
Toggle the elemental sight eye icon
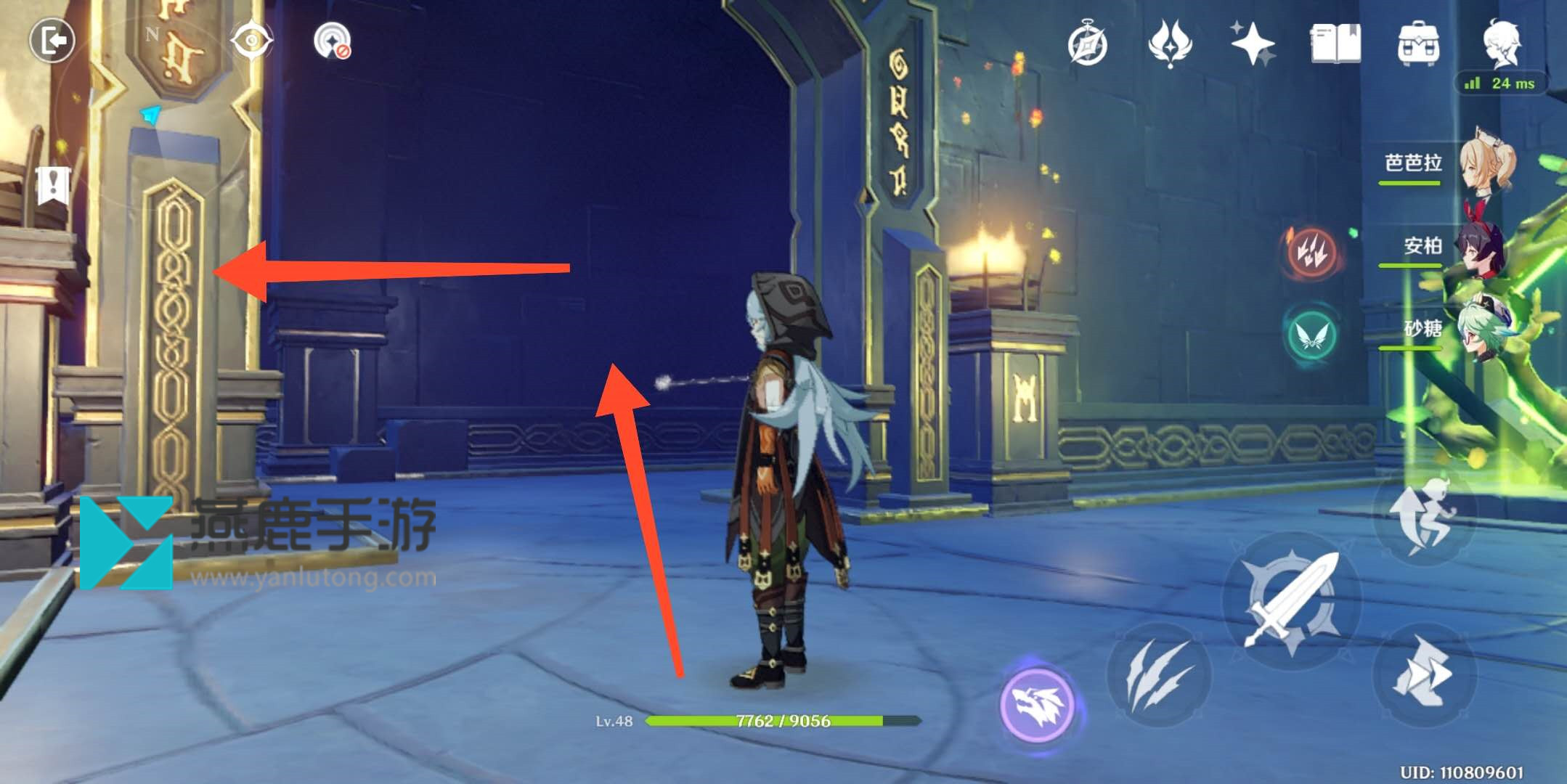[251, 41]
